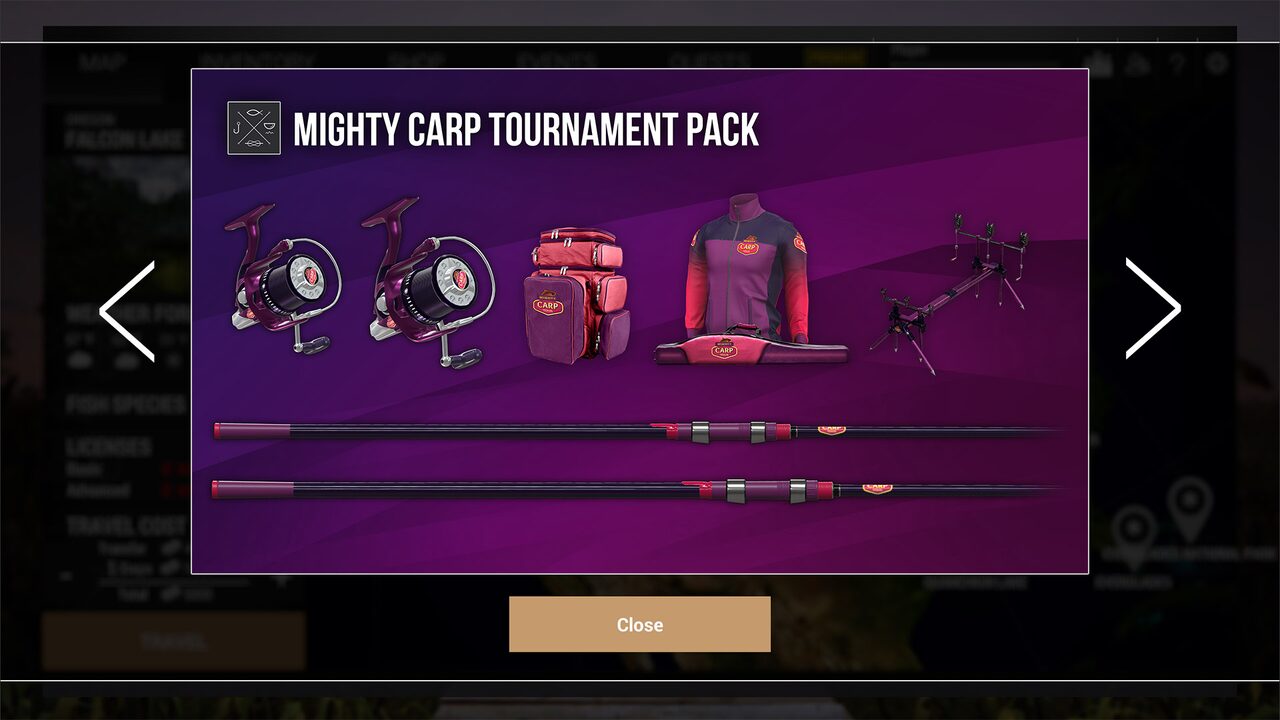Click the cloud icon in the top bar
The width and height of the screenshot is (1280, 720).
(1136, 62)
